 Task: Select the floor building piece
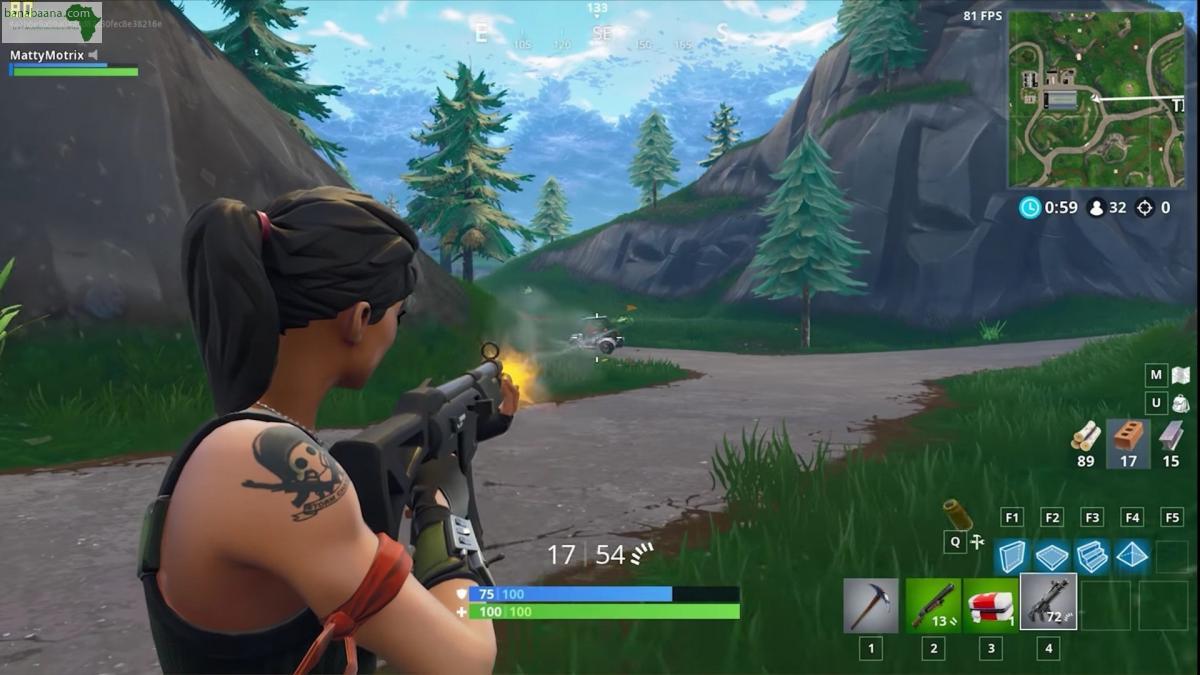(x=1052, y=556)
